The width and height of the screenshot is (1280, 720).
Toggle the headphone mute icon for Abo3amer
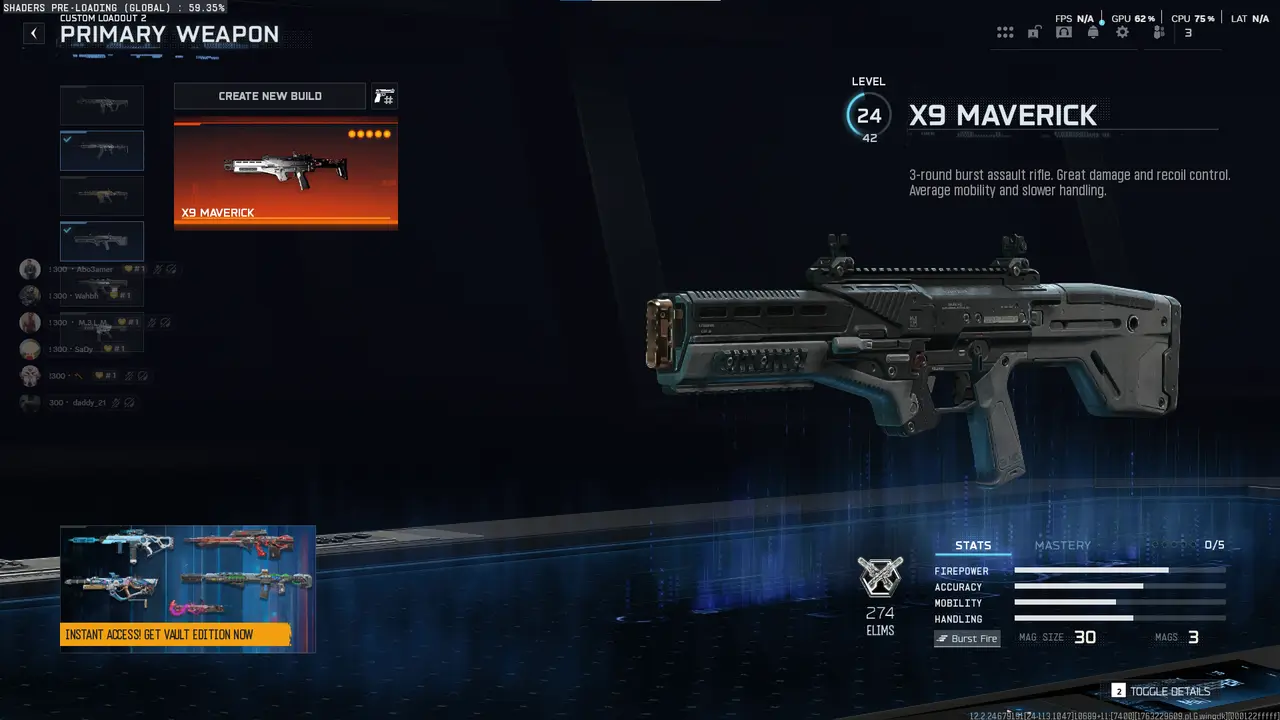point(169,269)
